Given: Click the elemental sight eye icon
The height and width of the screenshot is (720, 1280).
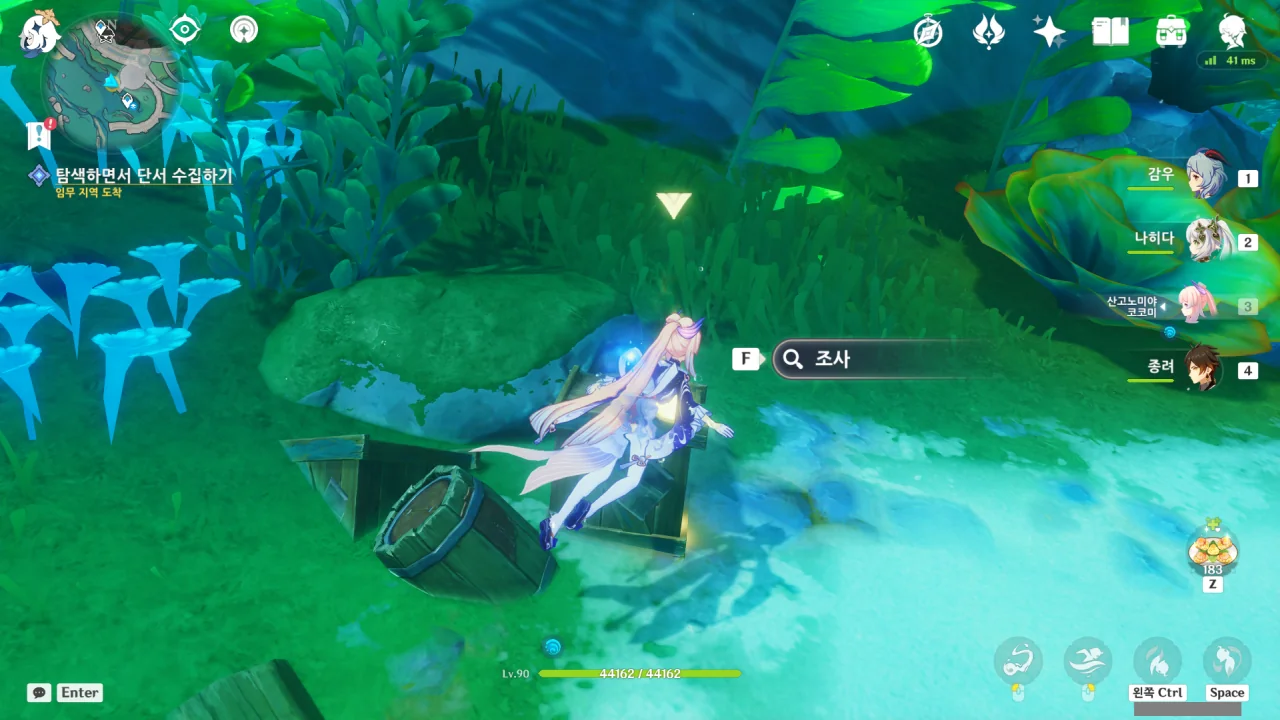Looking at the screenshot, I should [185, 30].
